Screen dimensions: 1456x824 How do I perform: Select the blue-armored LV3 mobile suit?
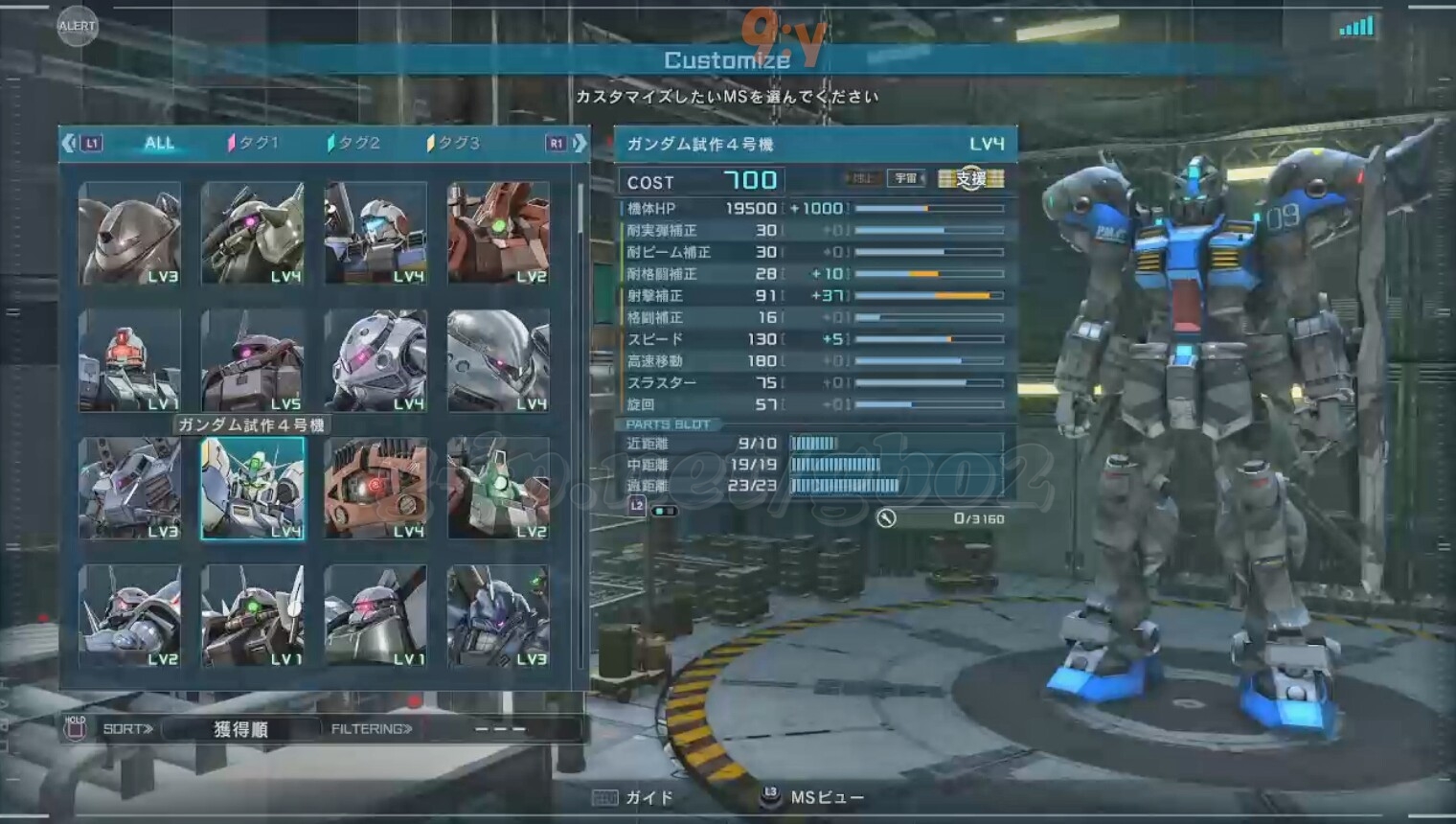point(498,616)
